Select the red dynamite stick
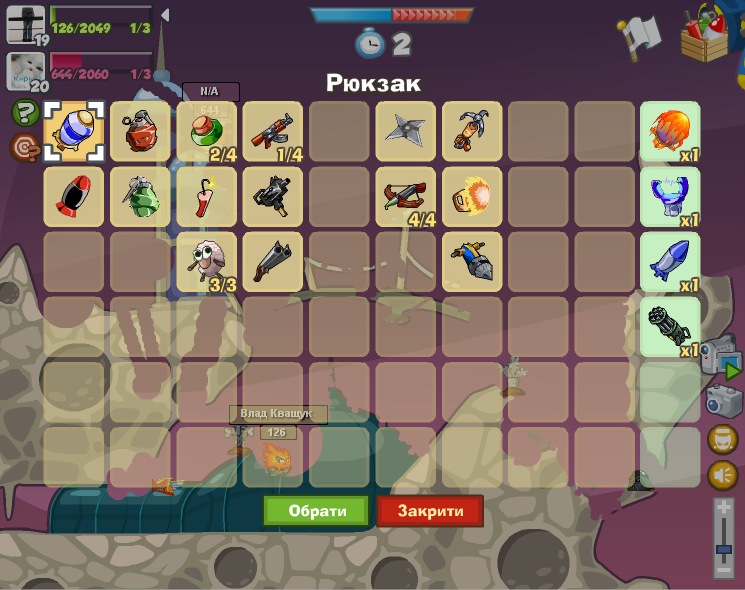 point(206,197)
